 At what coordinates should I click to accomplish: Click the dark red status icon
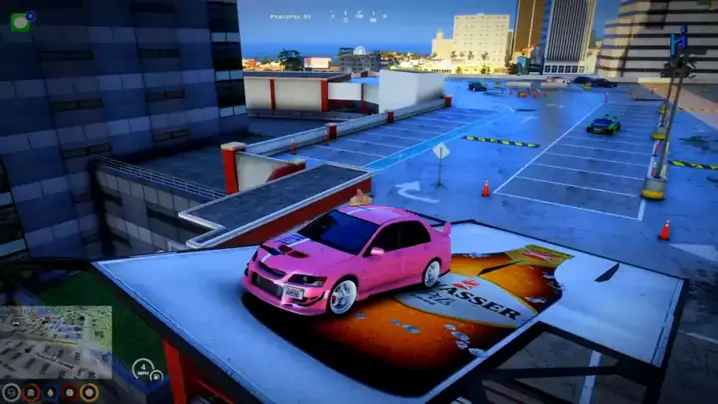click(x=69, y=392)
